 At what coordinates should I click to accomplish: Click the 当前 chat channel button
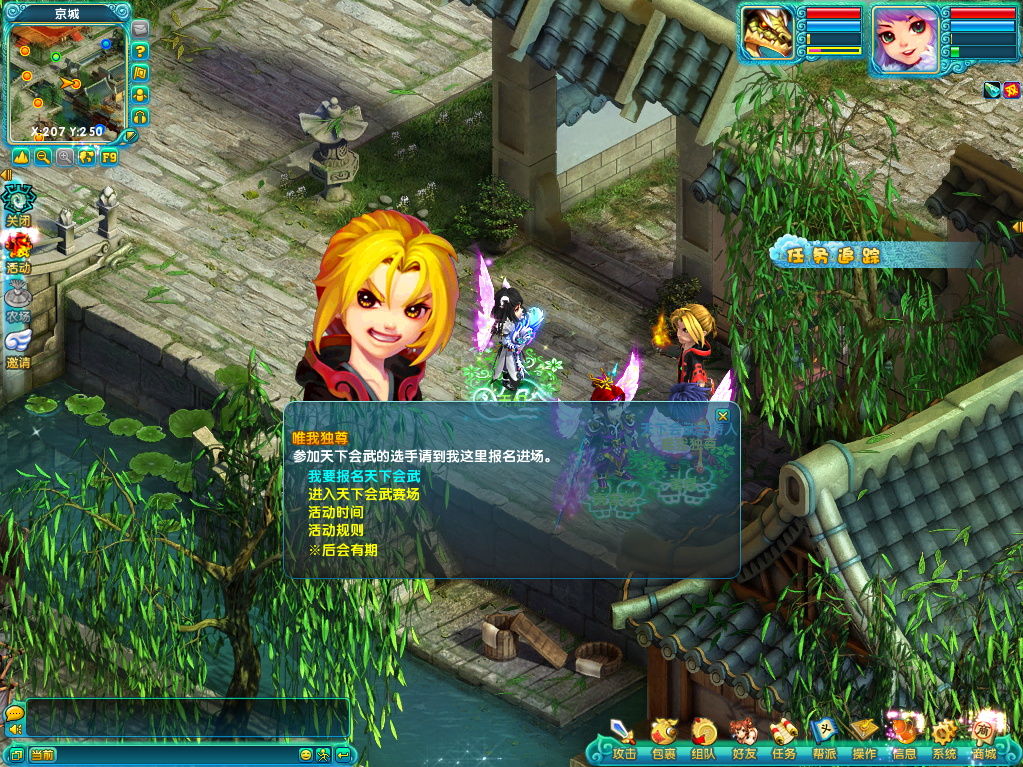click(x=42, y=754)
